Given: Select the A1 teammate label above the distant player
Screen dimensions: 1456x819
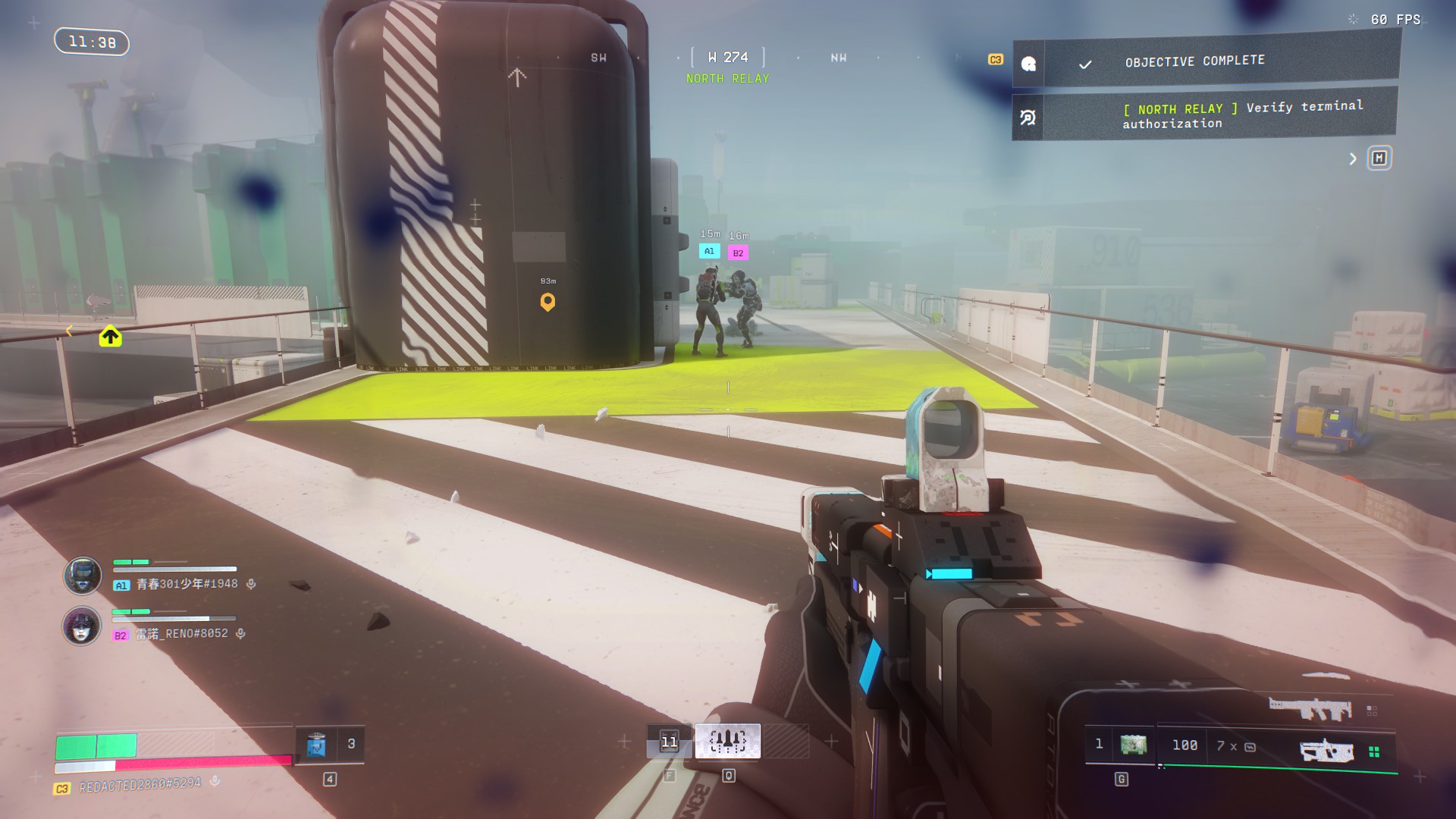Looking at the screenshot, I should pos(709,251).
